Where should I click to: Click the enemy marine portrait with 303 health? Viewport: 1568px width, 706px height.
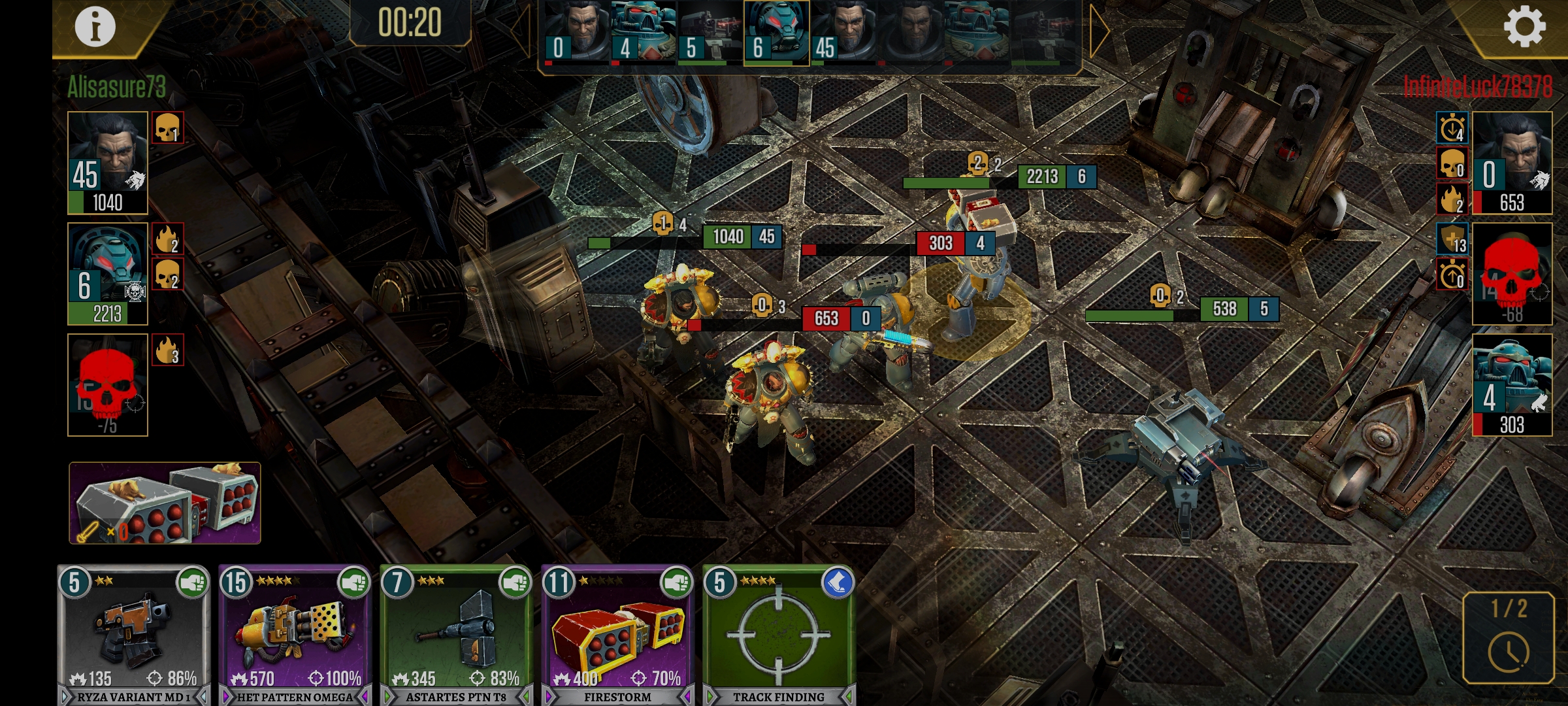click(1512, 385)
